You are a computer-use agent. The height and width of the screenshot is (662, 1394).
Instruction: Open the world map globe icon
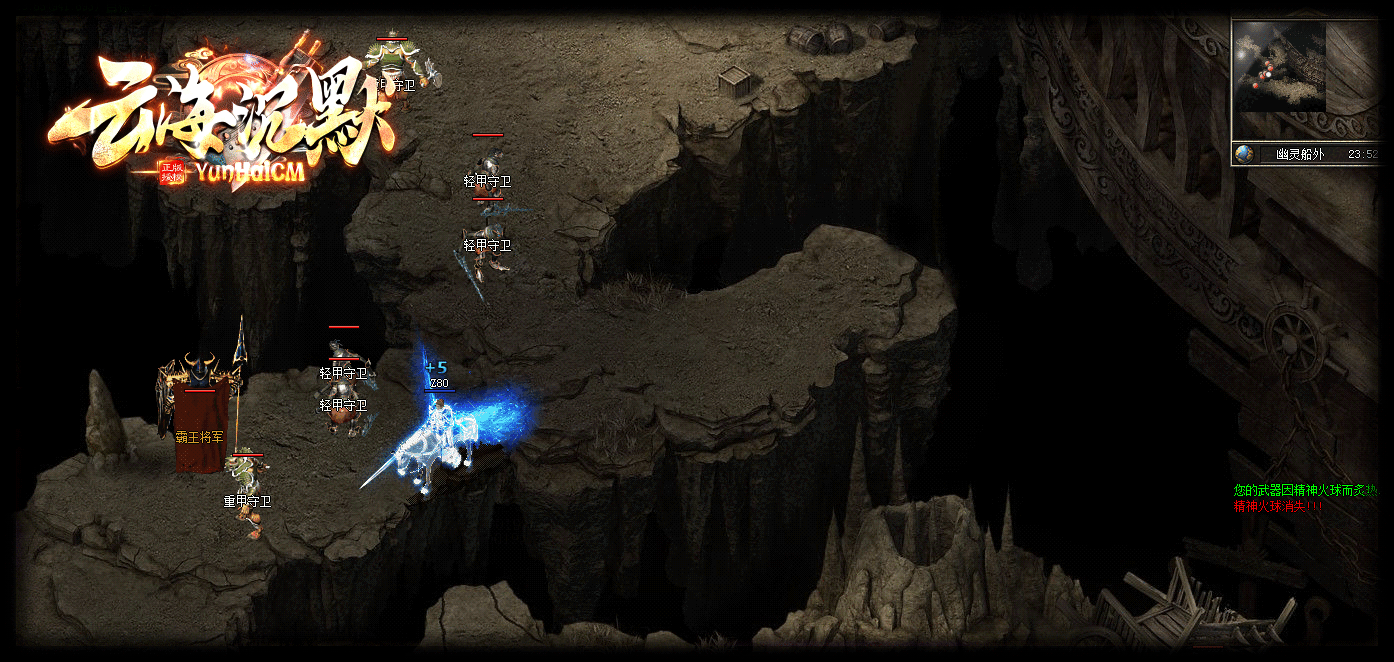click(x=1245, y=154)
